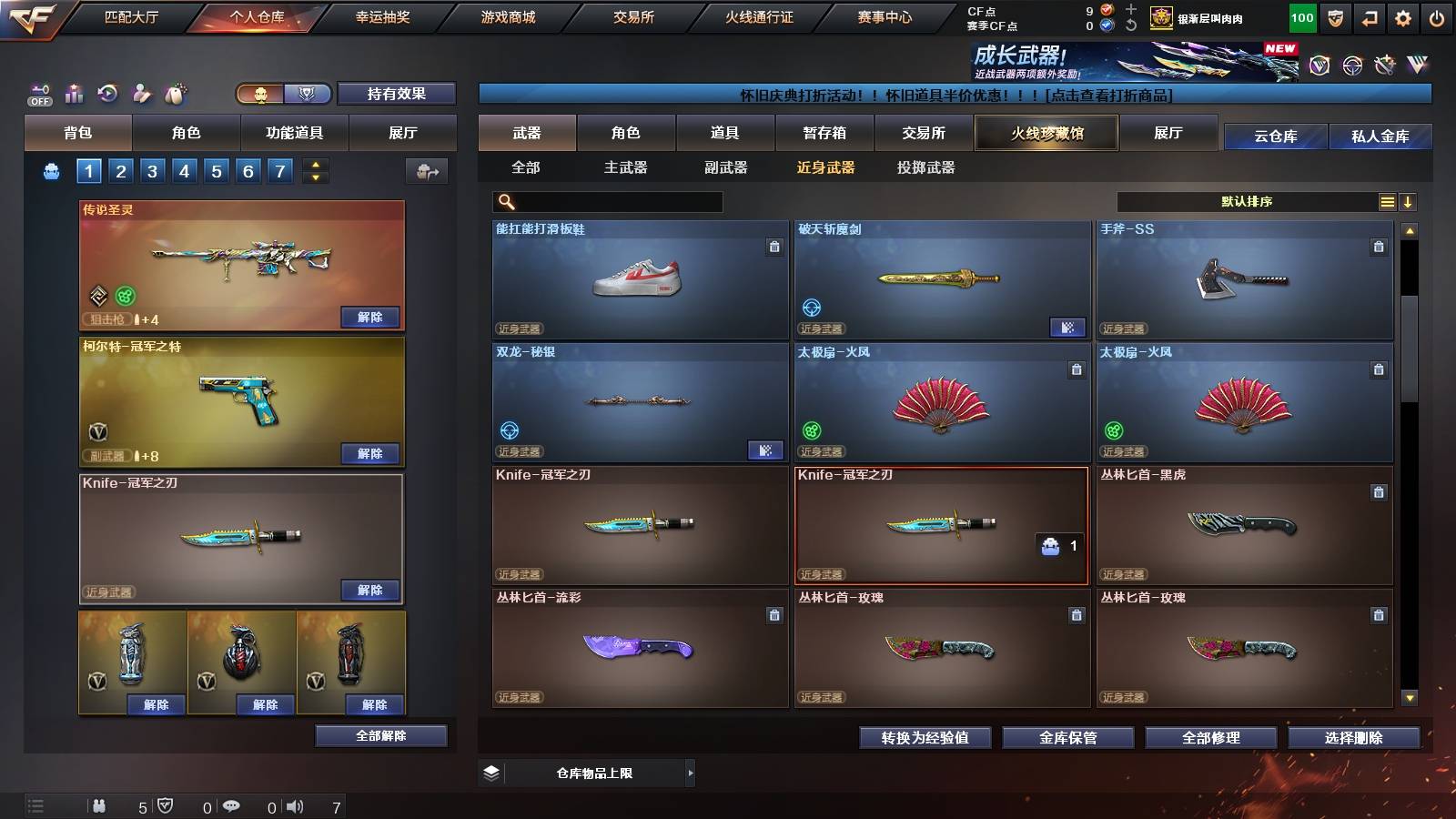Click the power off icon at top right
The height and width of the screenshot is (819, 1456).
click(x=1440, y=16)
